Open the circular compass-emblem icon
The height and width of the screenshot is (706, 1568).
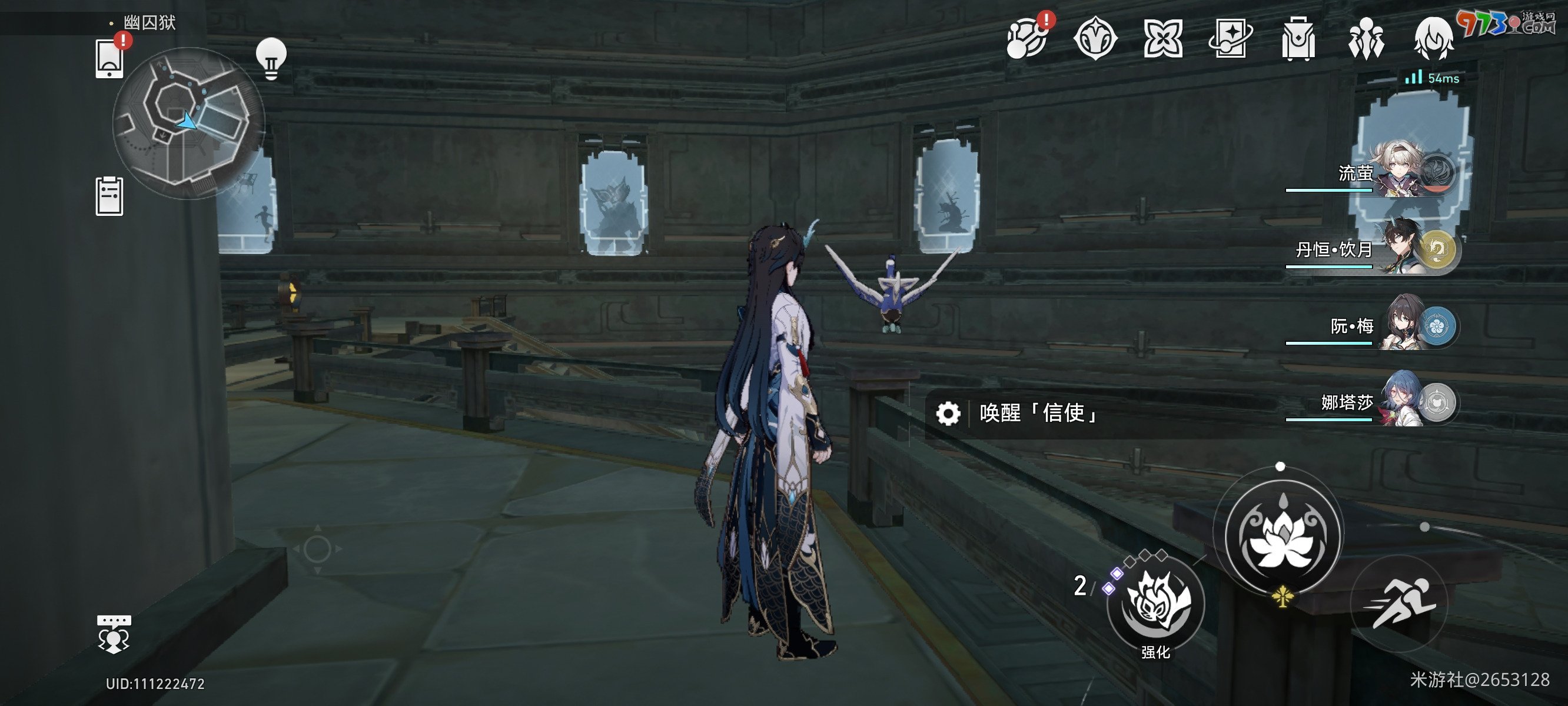[x=1095, y=39]
